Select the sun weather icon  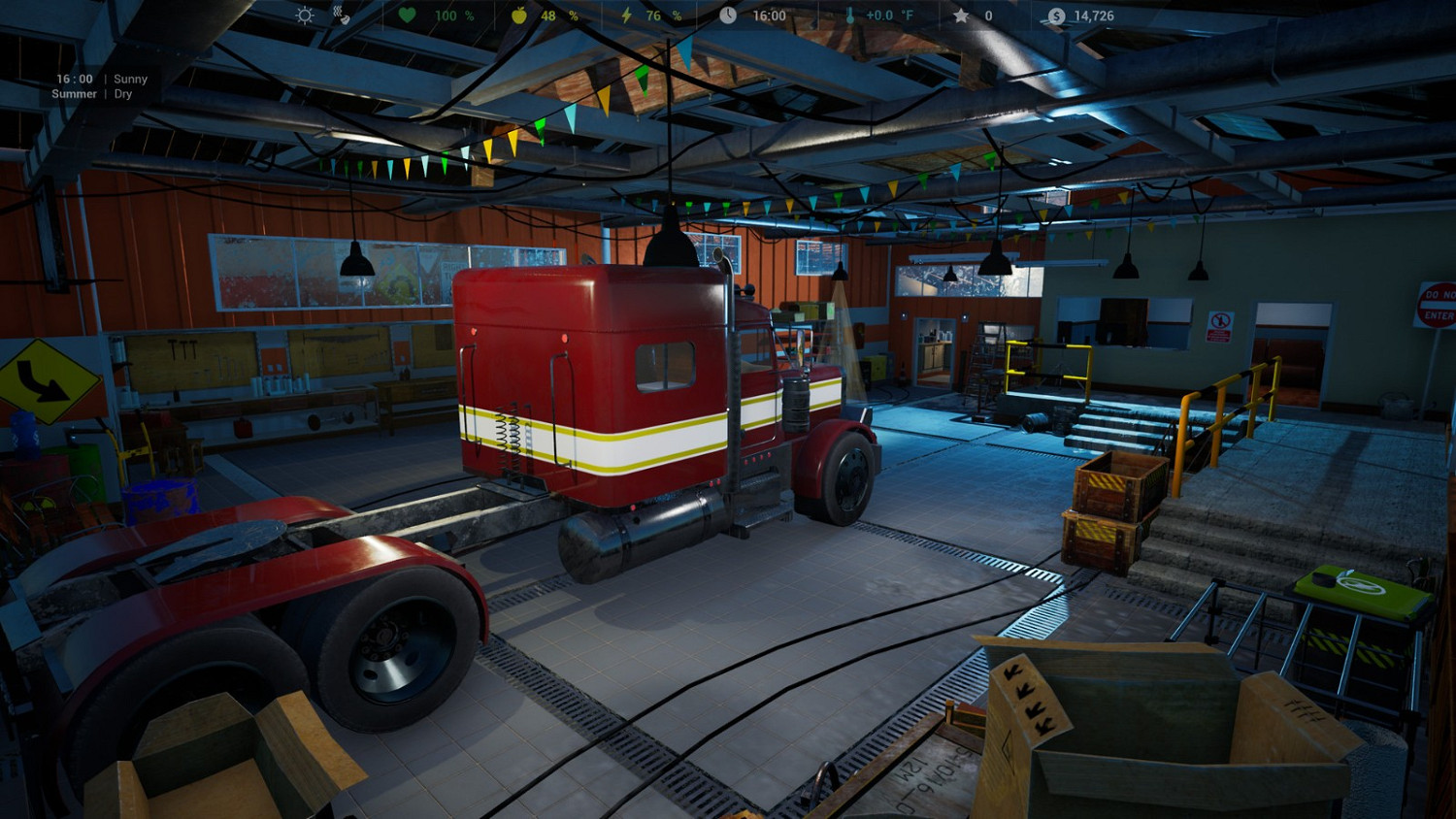(303, 15)
